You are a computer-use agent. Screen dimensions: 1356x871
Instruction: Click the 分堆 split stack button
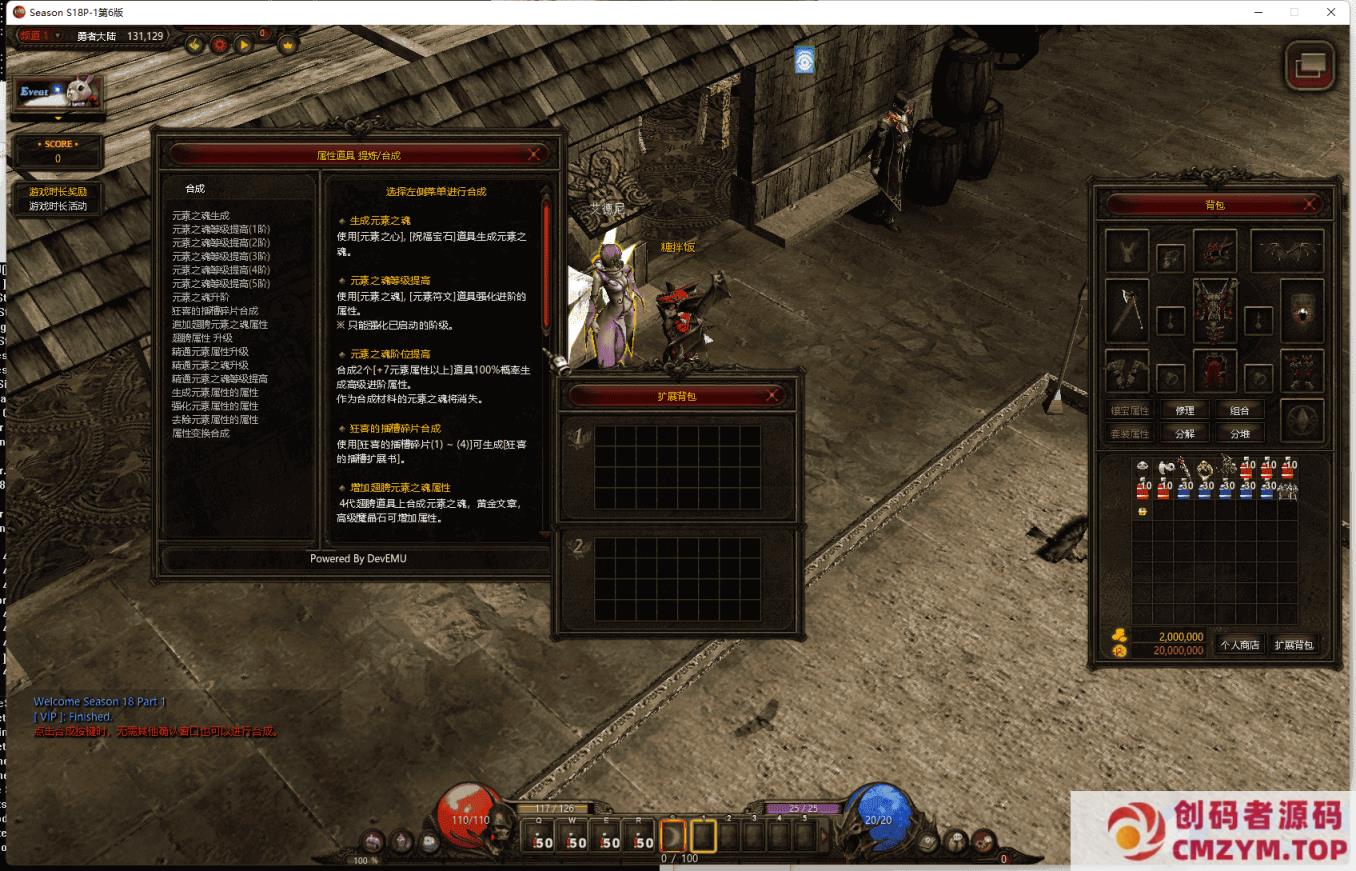pos(1240,434)
